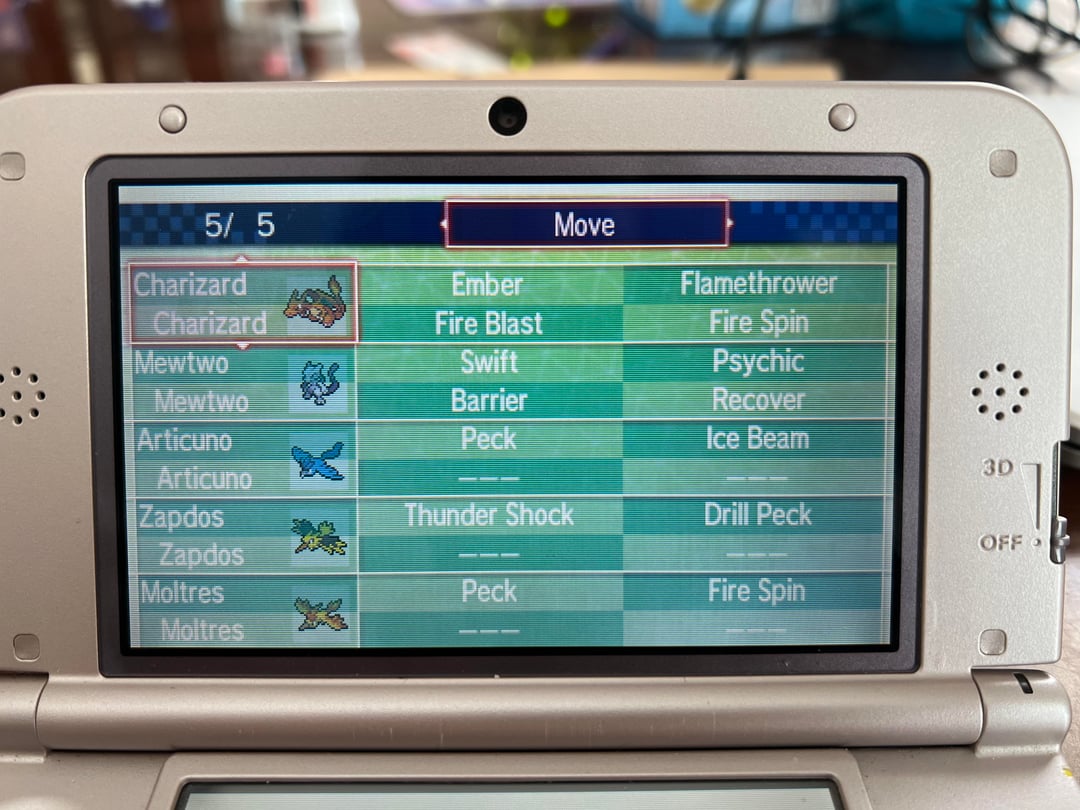Screen dimensions: 1080x810
Task: Select the Psychic move
Action: (758, 361)
